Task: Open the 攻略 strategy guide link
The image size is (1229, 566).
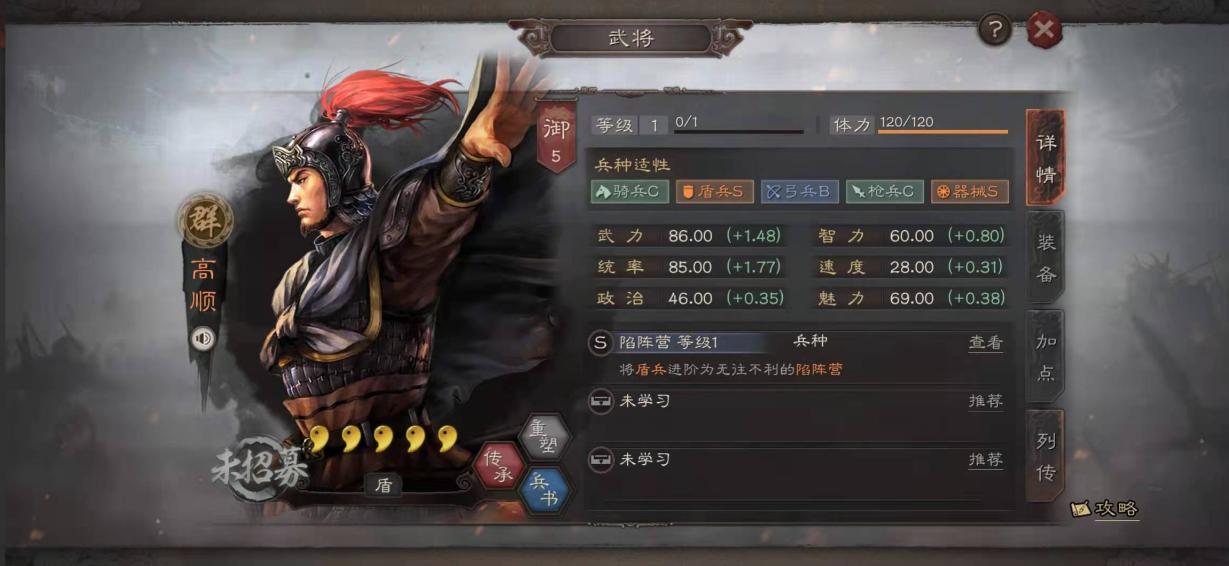Action: (1105, 509)
